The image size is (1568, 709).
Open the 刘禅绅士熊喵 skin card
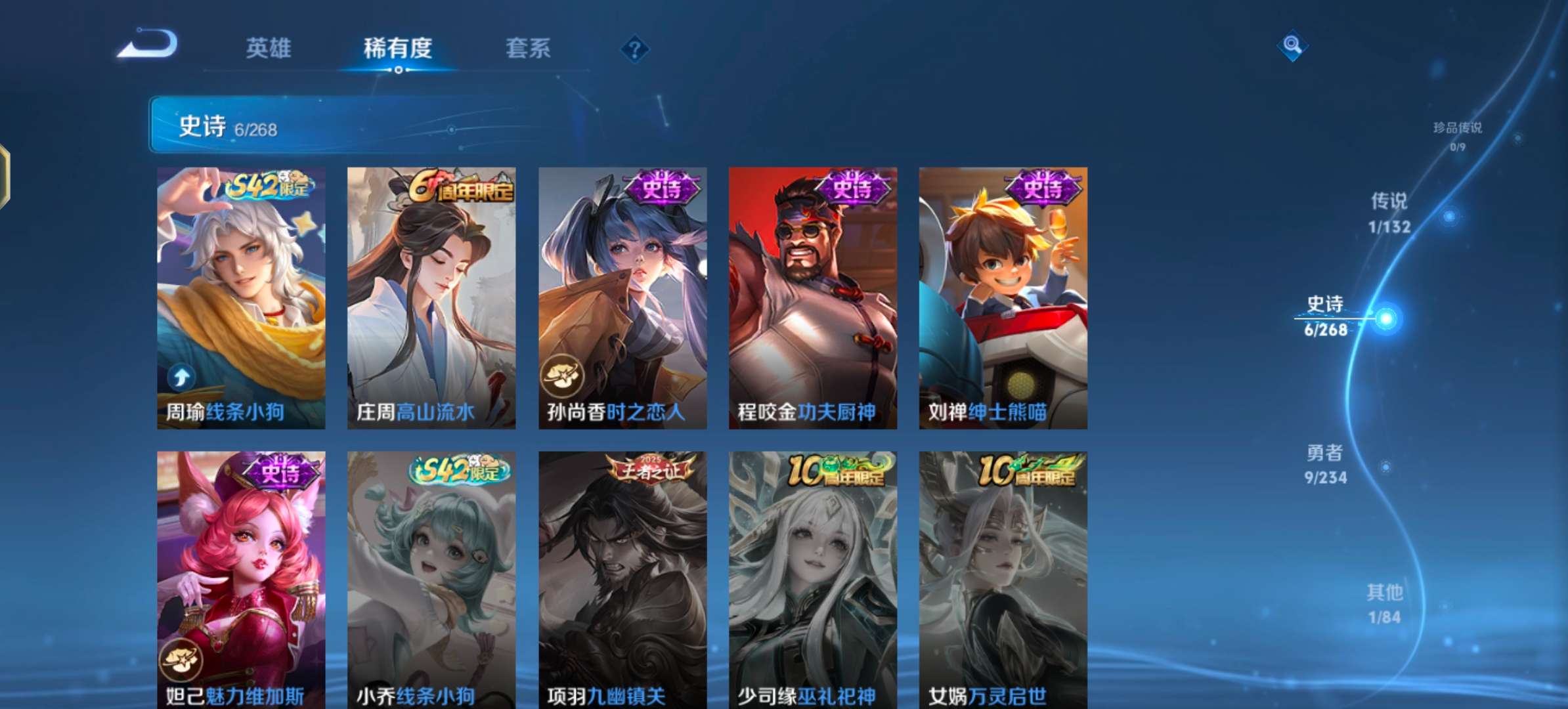[1001, 292]
